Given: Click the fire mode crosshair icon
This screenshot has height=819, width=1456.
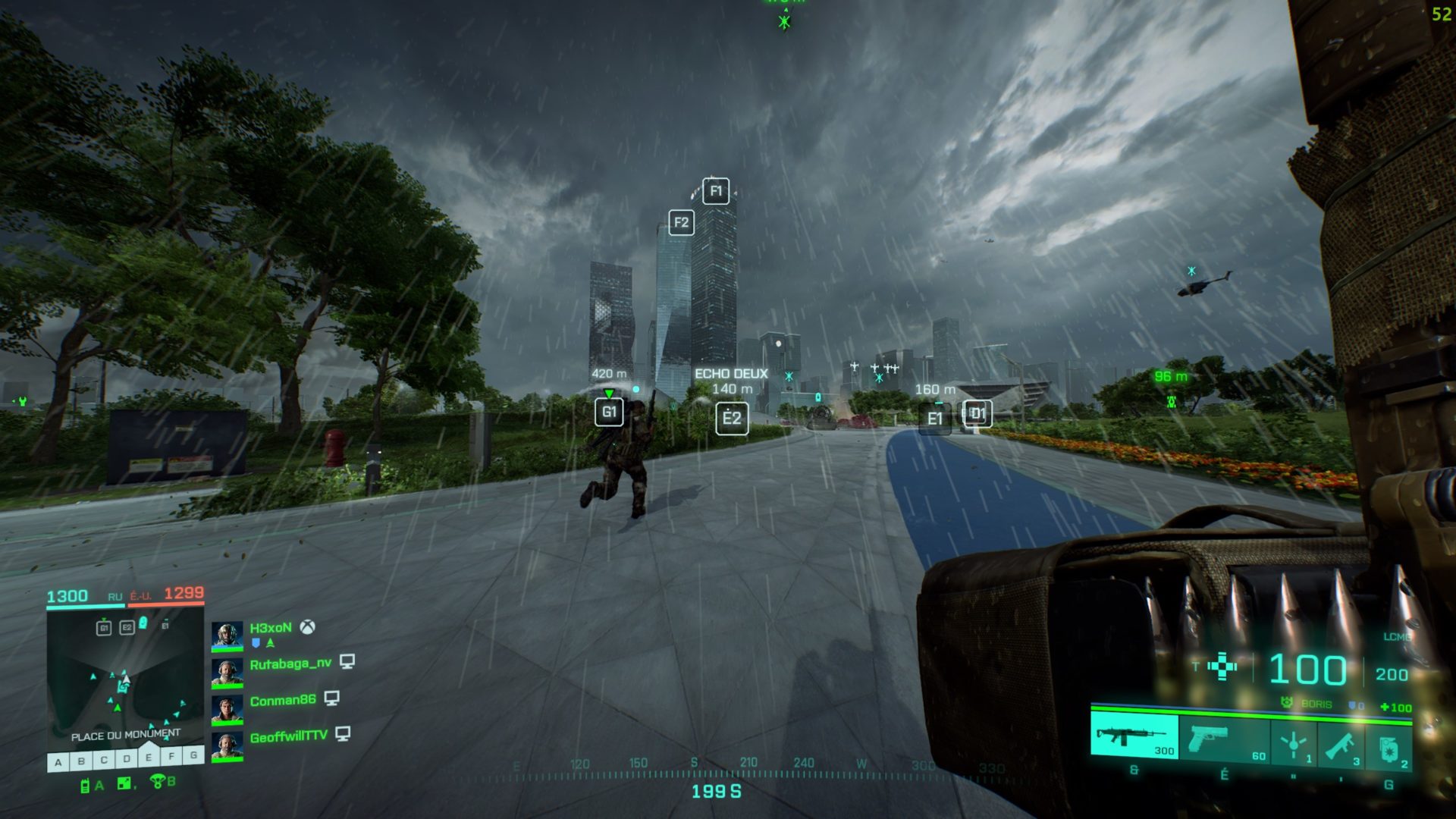Looking at the screenshot, I should [x=1222, y=667].
